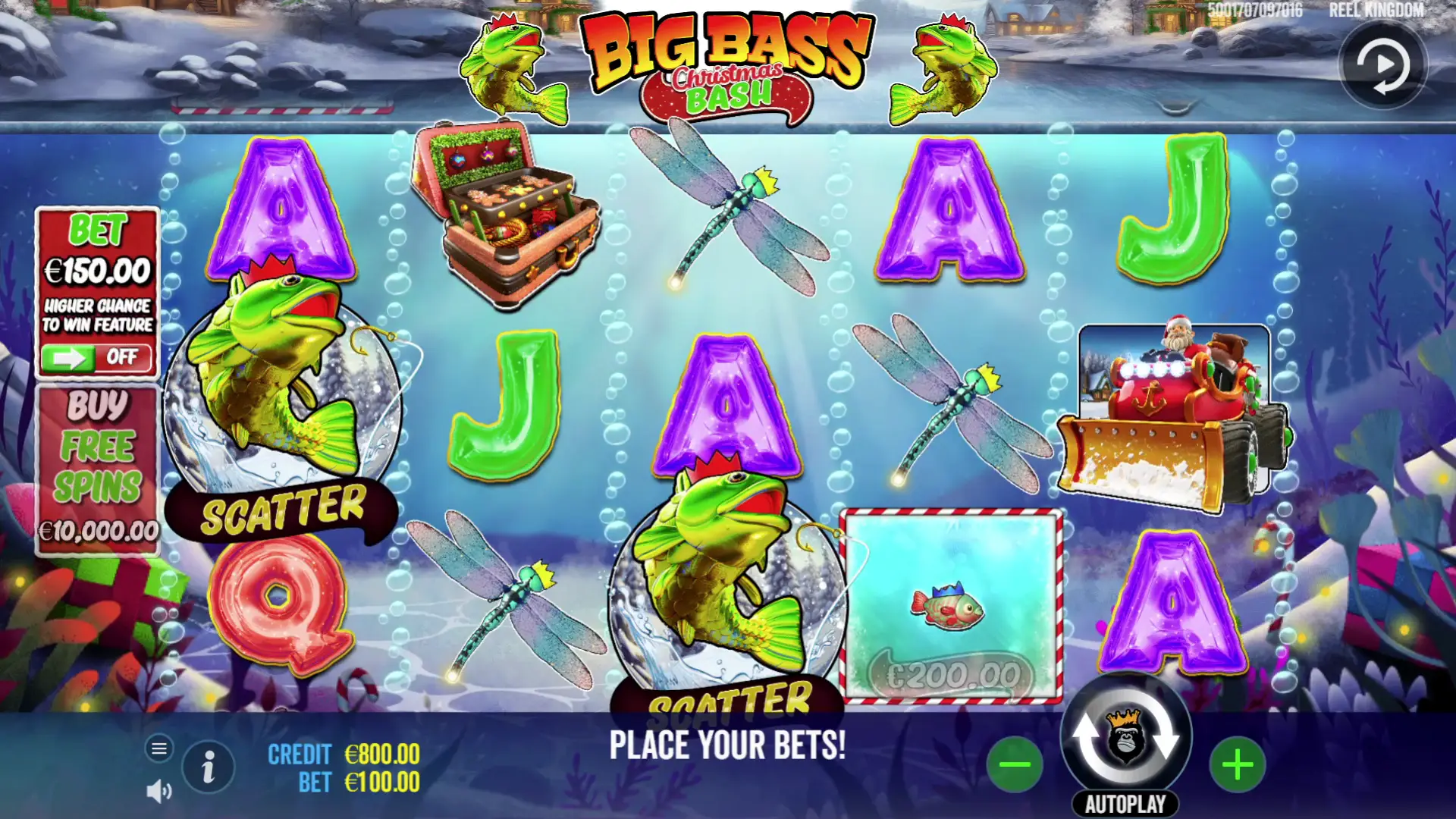
Task: Increase the bet with the plus button
Action: pyautogui.click(x=1238, y=764)
